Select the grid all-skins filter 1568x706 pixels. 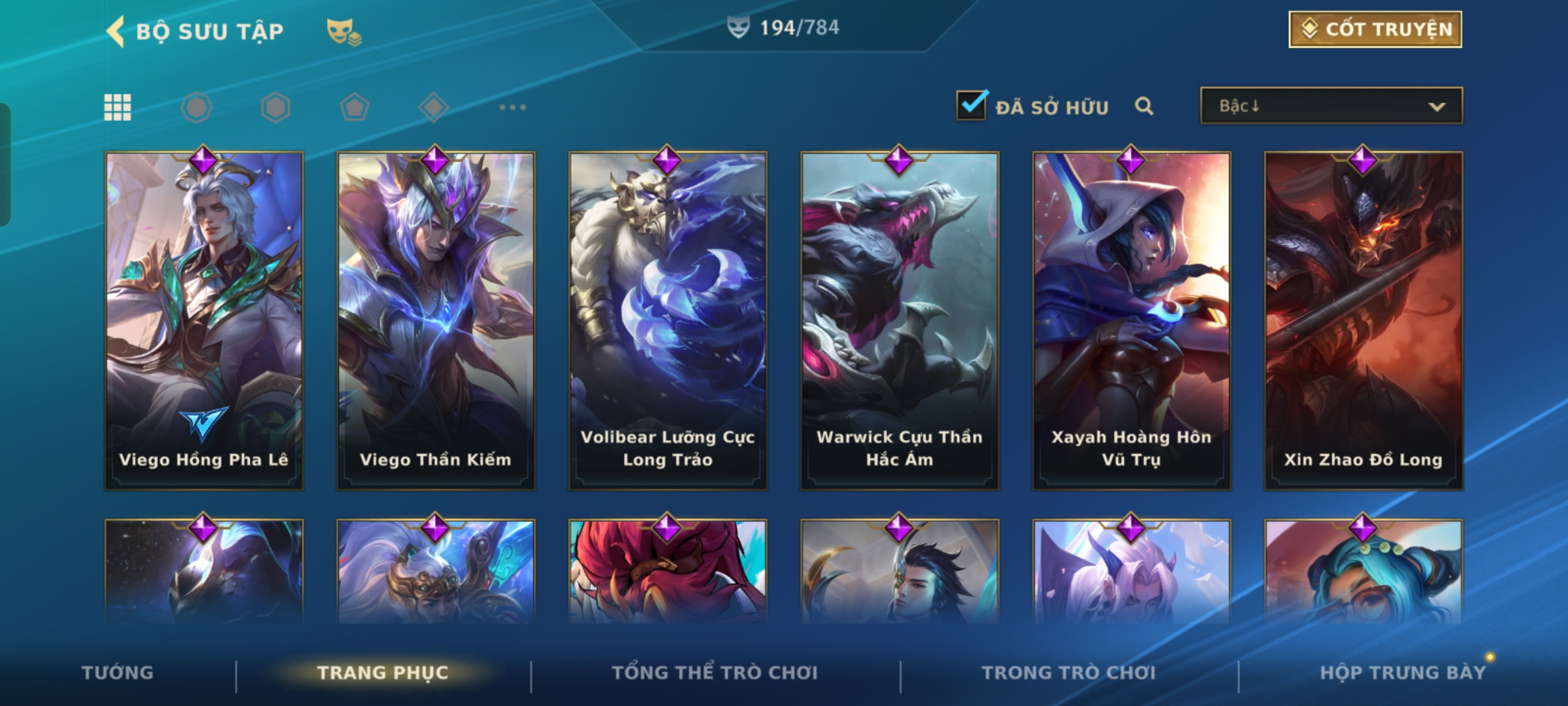click(118, 107)
